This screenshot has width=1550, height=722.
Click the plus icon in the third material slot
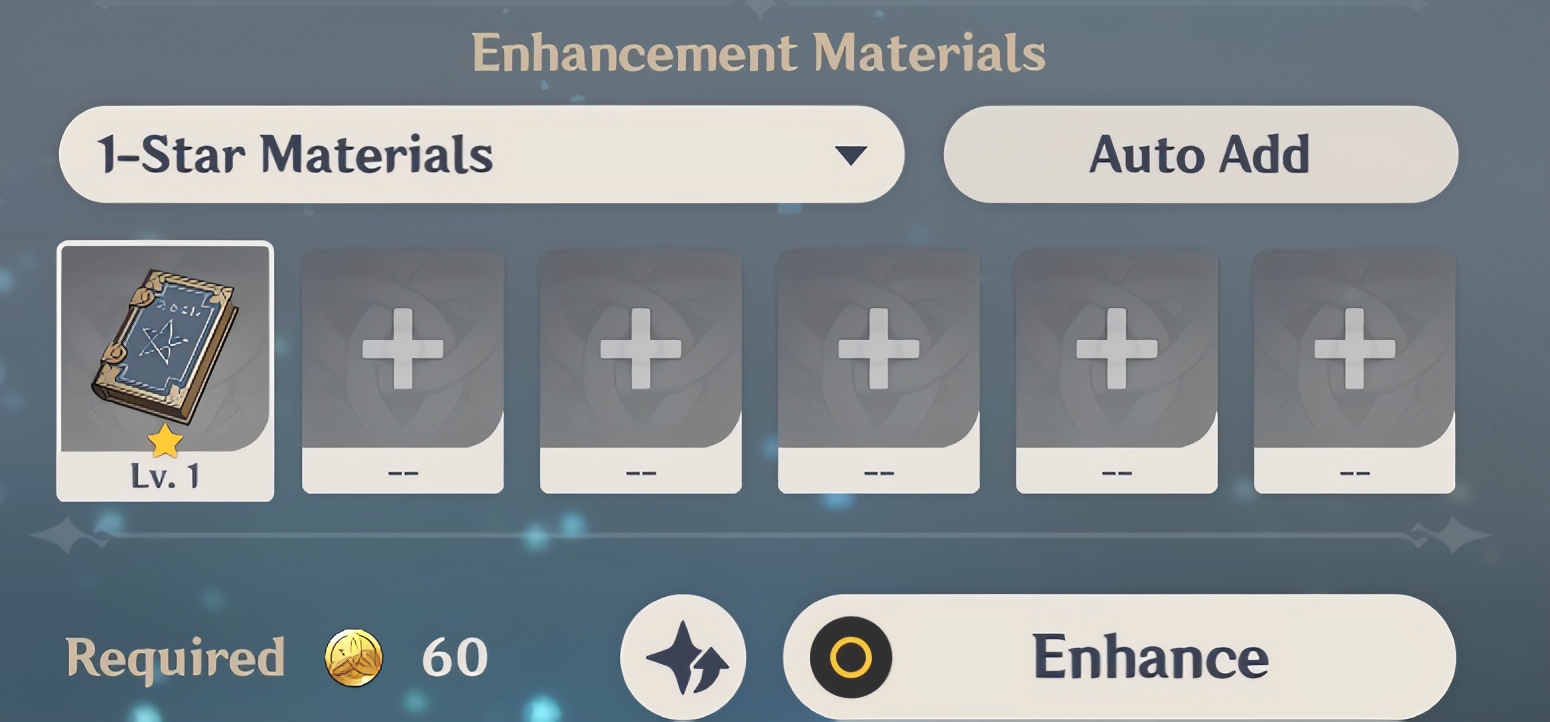640,349
